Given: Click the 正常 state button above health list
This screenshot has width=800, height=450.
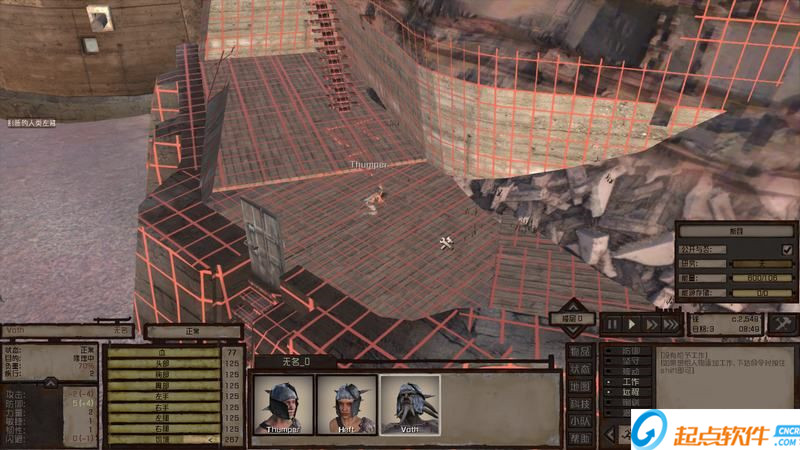Looking at the screenshot, I should point(193,331).
